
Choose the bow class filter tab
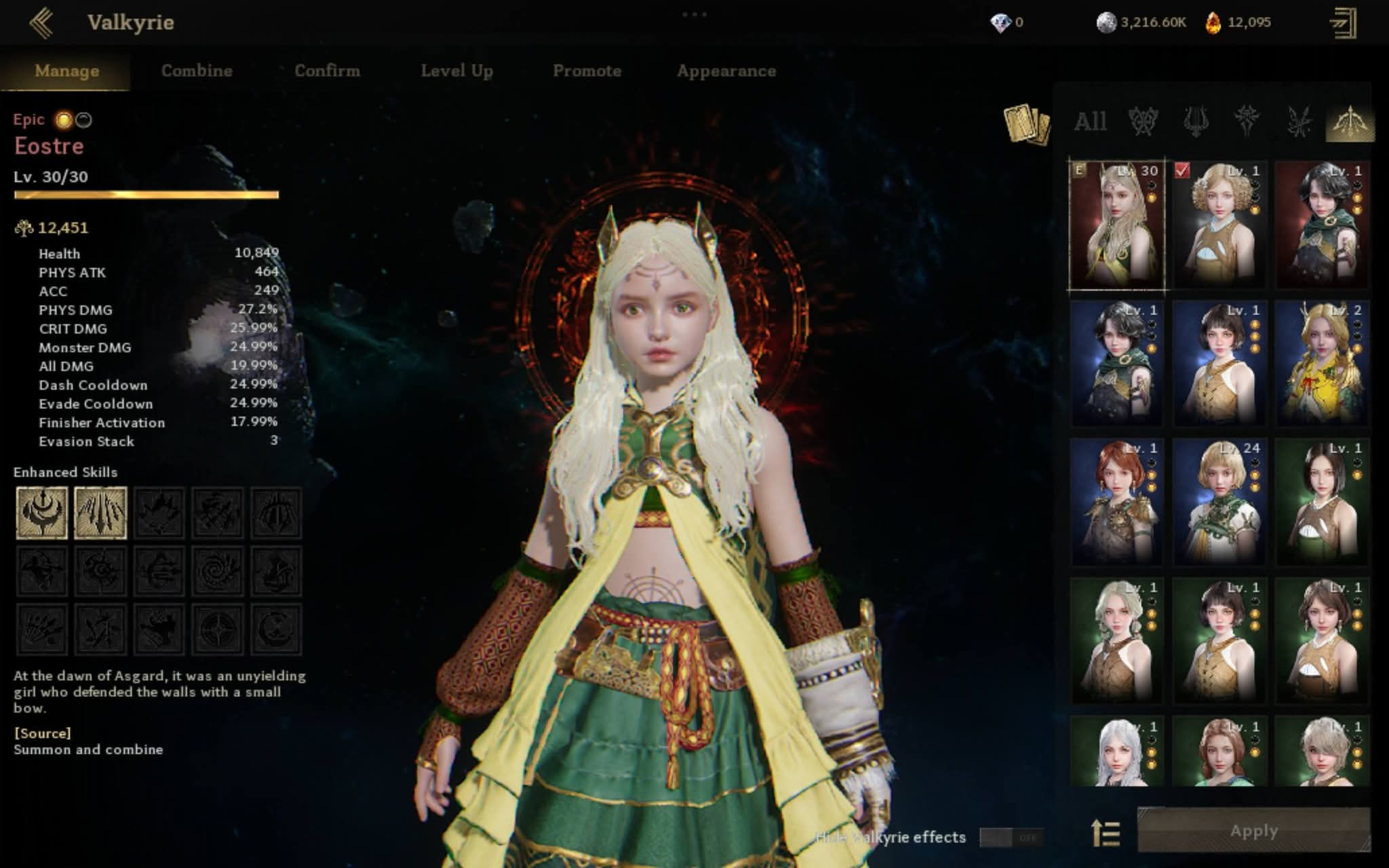tap(1350, 122)
